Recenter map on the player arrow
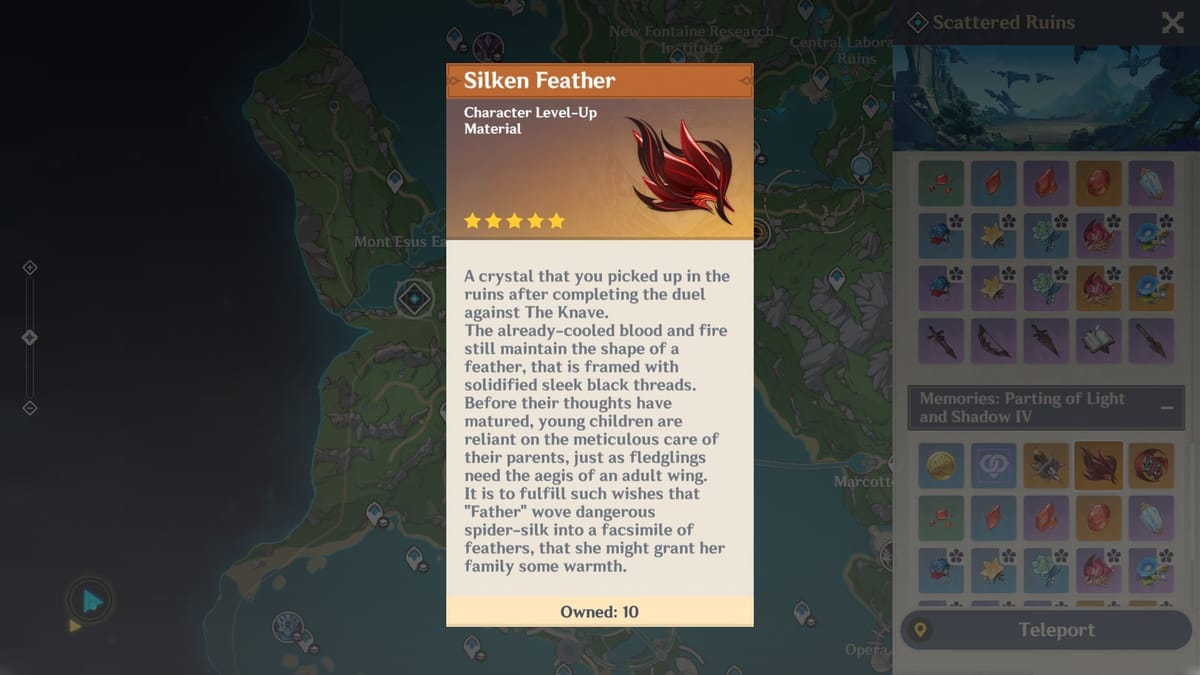Image resolution: width=1200 pixels, height=675 pixels. click(91, 601)
